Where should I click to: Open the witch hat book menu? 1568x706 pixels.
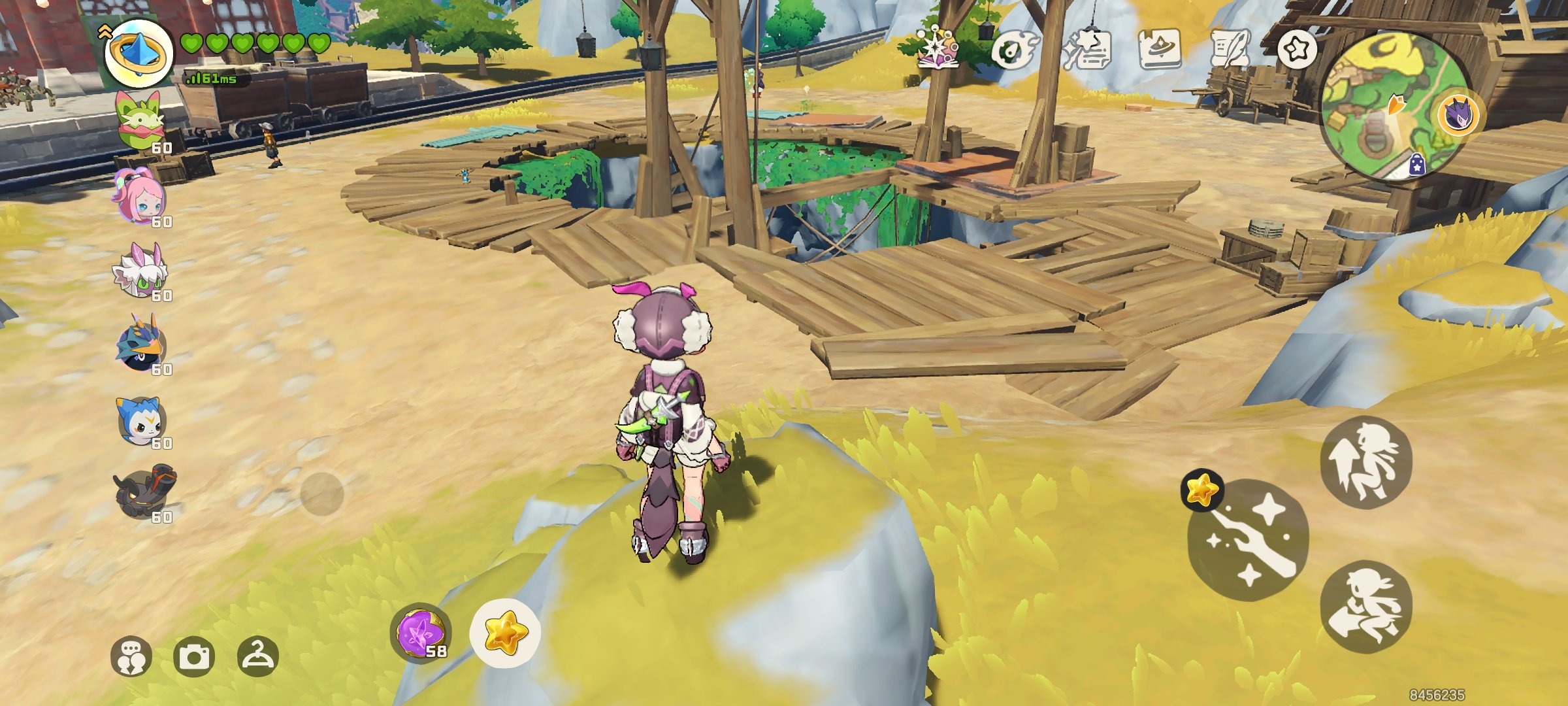click(1159, 48)
